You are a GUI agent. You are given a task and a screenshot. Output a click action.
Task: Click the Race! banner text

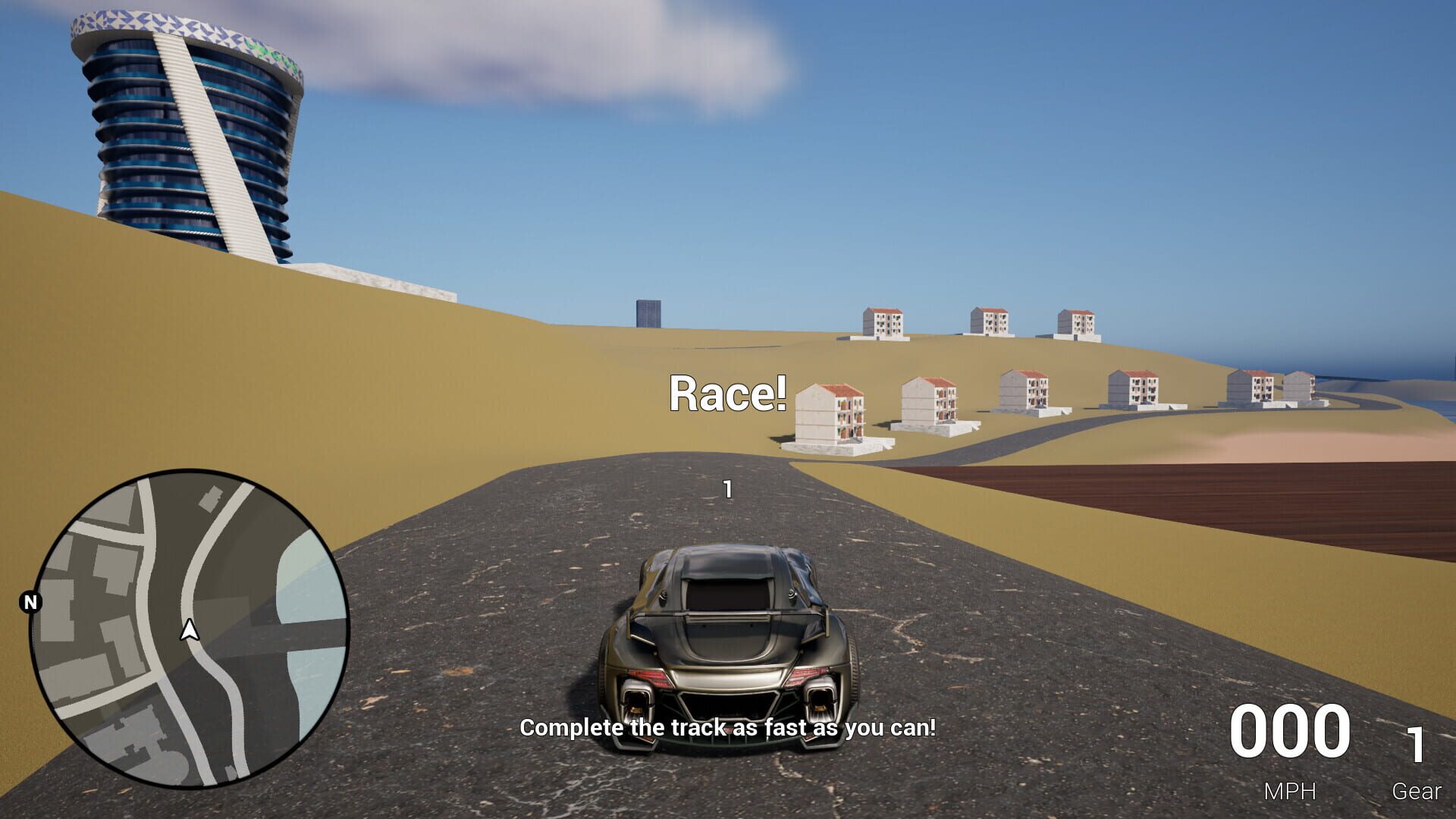(728, 394)
